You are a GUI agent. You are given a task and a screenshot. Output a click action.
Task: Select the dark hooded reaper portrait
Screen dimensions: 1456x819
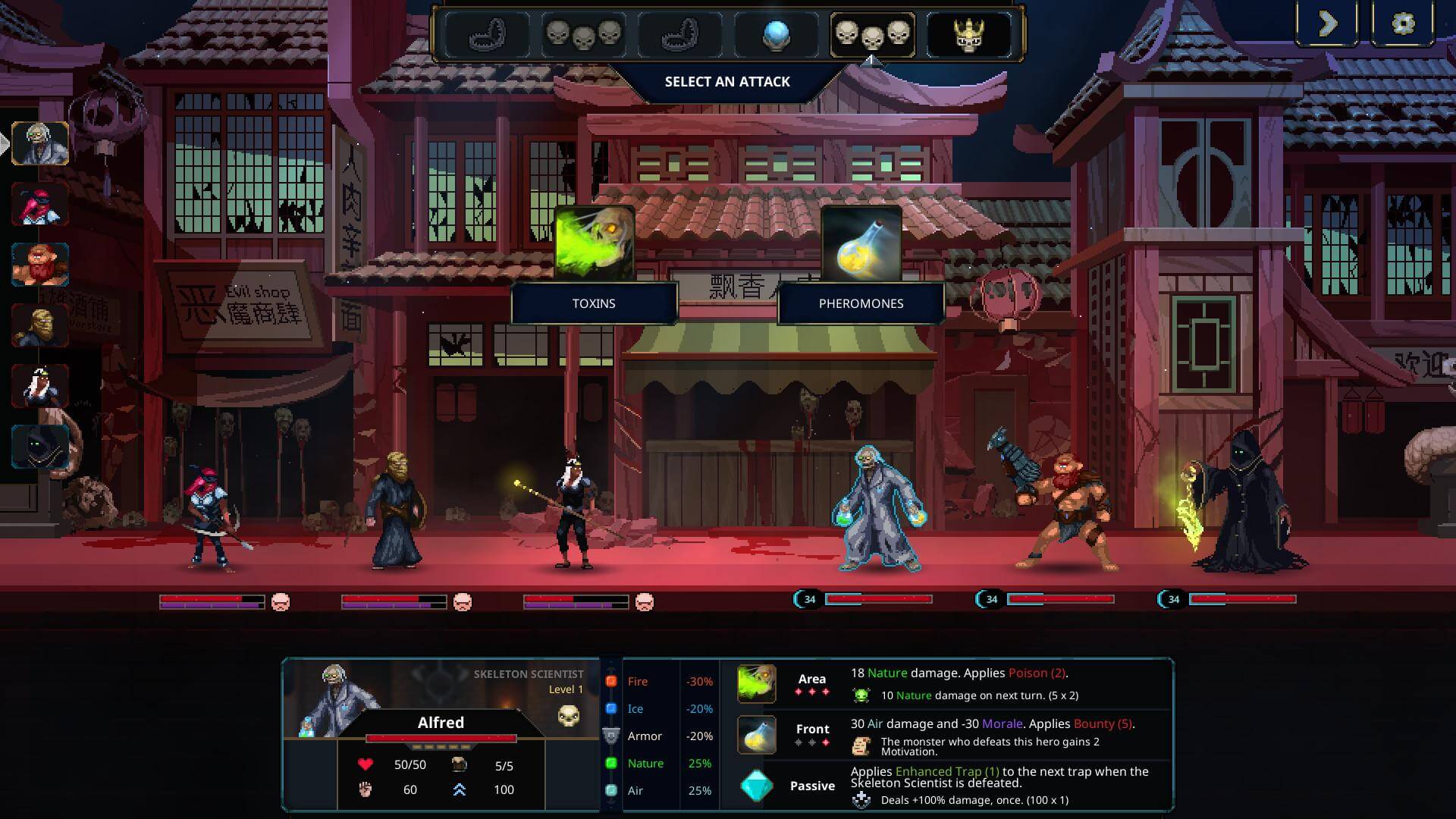pyautogui.click(x=40, y=446)
